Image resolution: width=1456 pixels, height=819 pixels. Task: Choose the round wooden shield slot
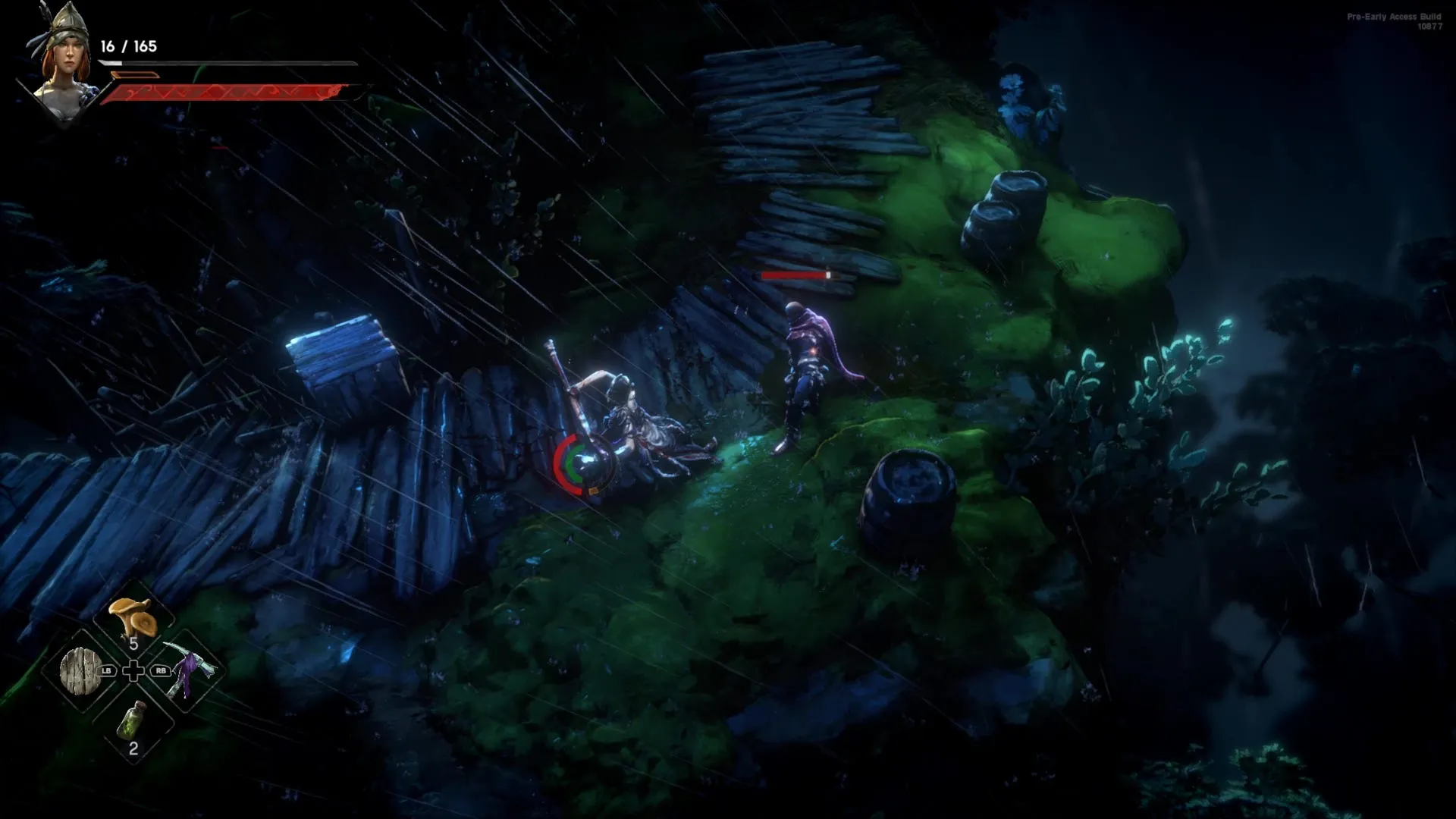click(80, 671)
